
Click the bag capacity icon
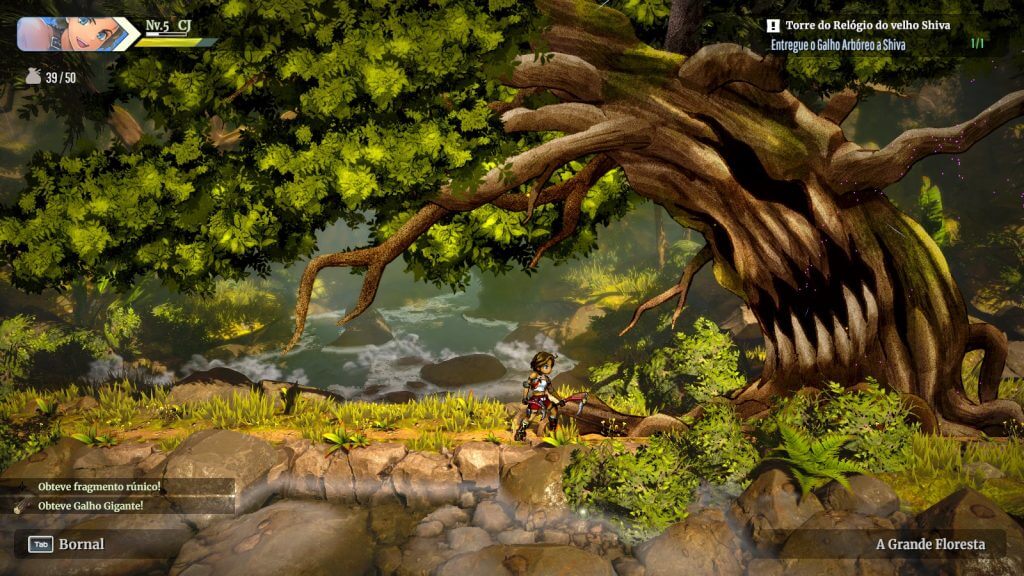tap(33, 76)
